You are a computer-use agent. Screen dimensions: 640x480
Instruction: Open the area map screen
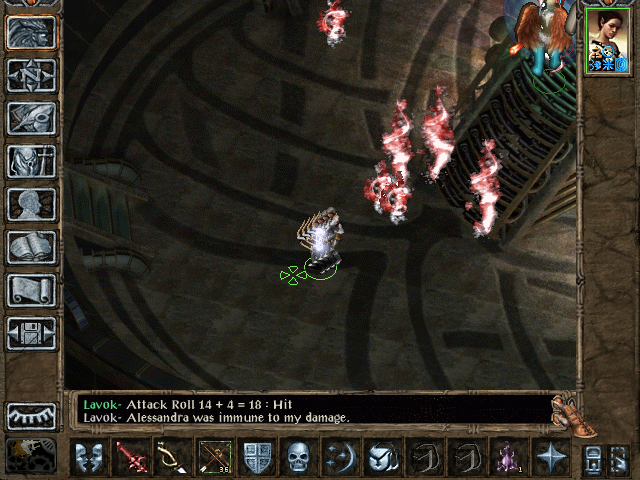point(32,76)
